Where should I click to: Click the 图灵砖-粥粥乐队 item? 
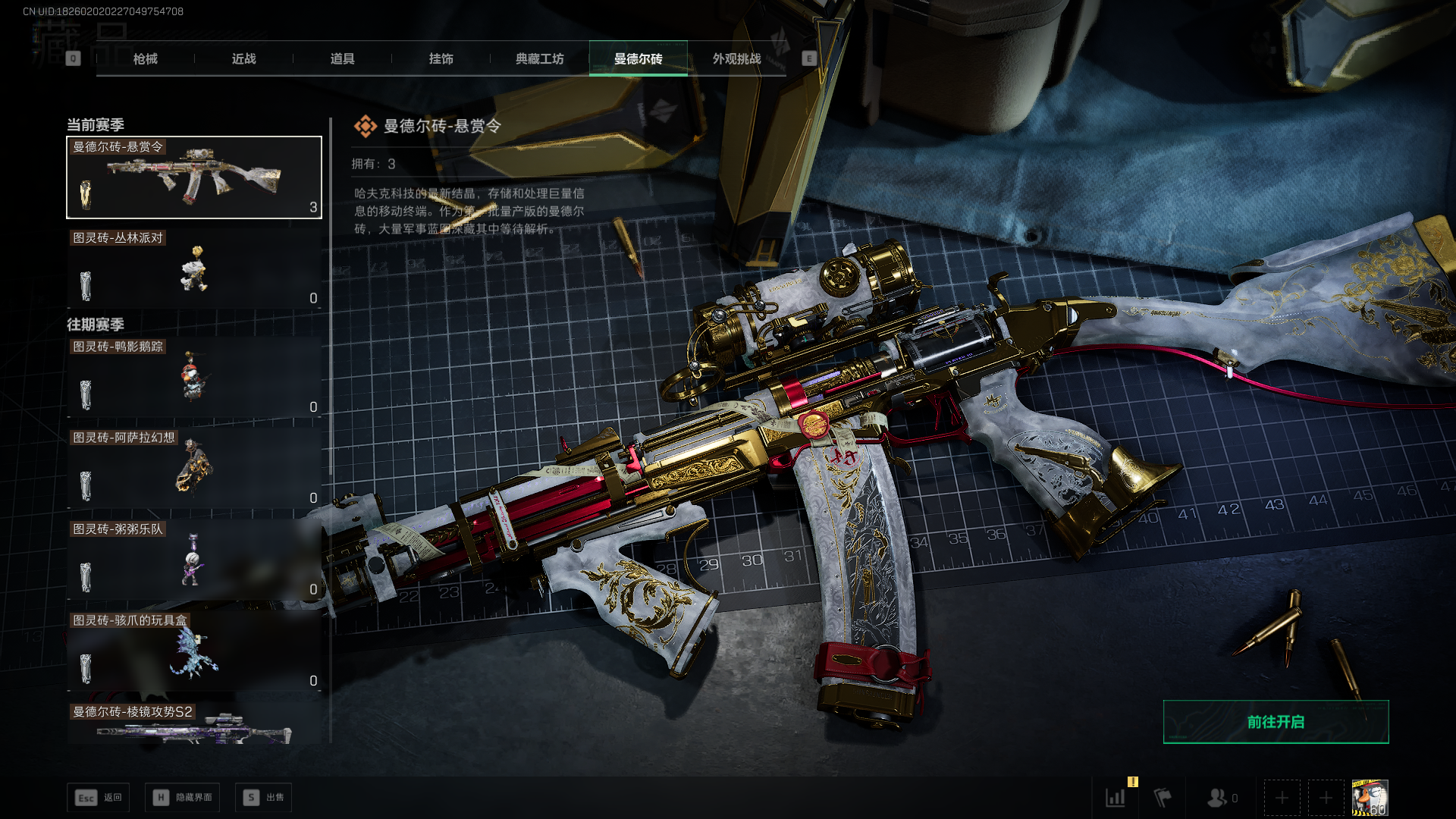click(x=194, y=560)
